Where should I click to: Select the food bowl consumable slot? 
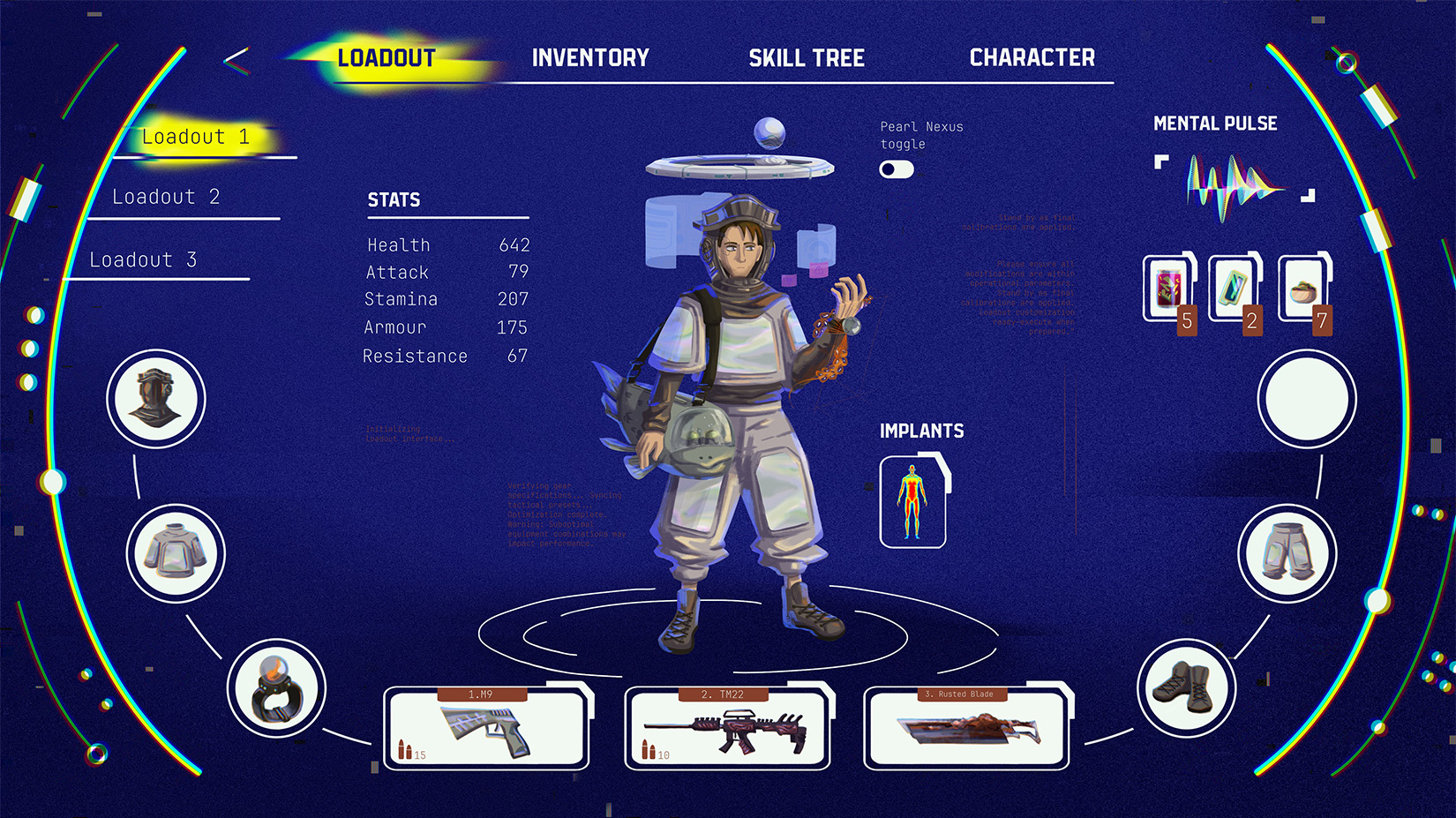tap(1303, 289)
